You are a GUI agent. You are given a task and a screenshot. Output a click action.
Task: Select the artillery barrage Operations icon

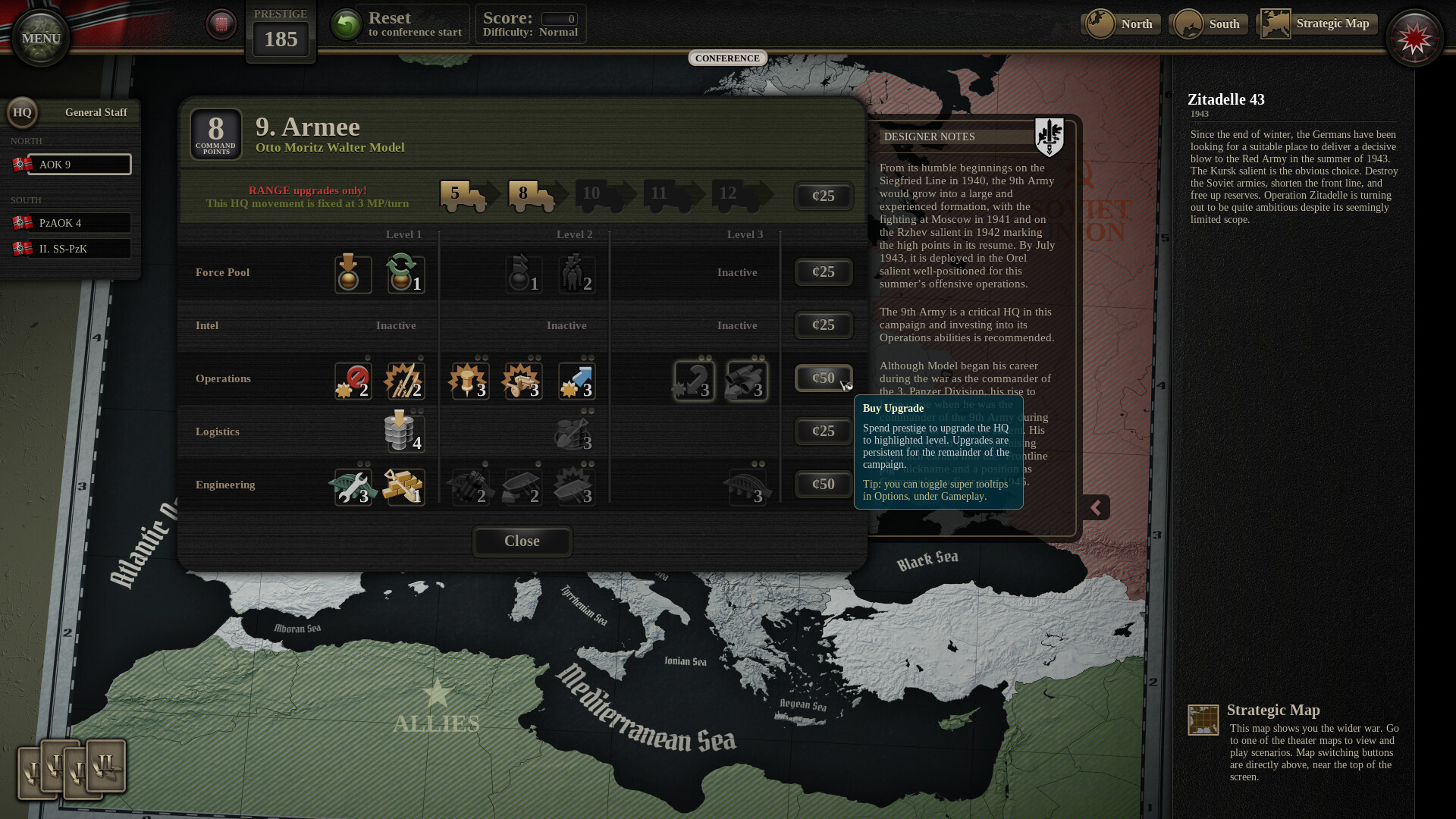point(521,380)
